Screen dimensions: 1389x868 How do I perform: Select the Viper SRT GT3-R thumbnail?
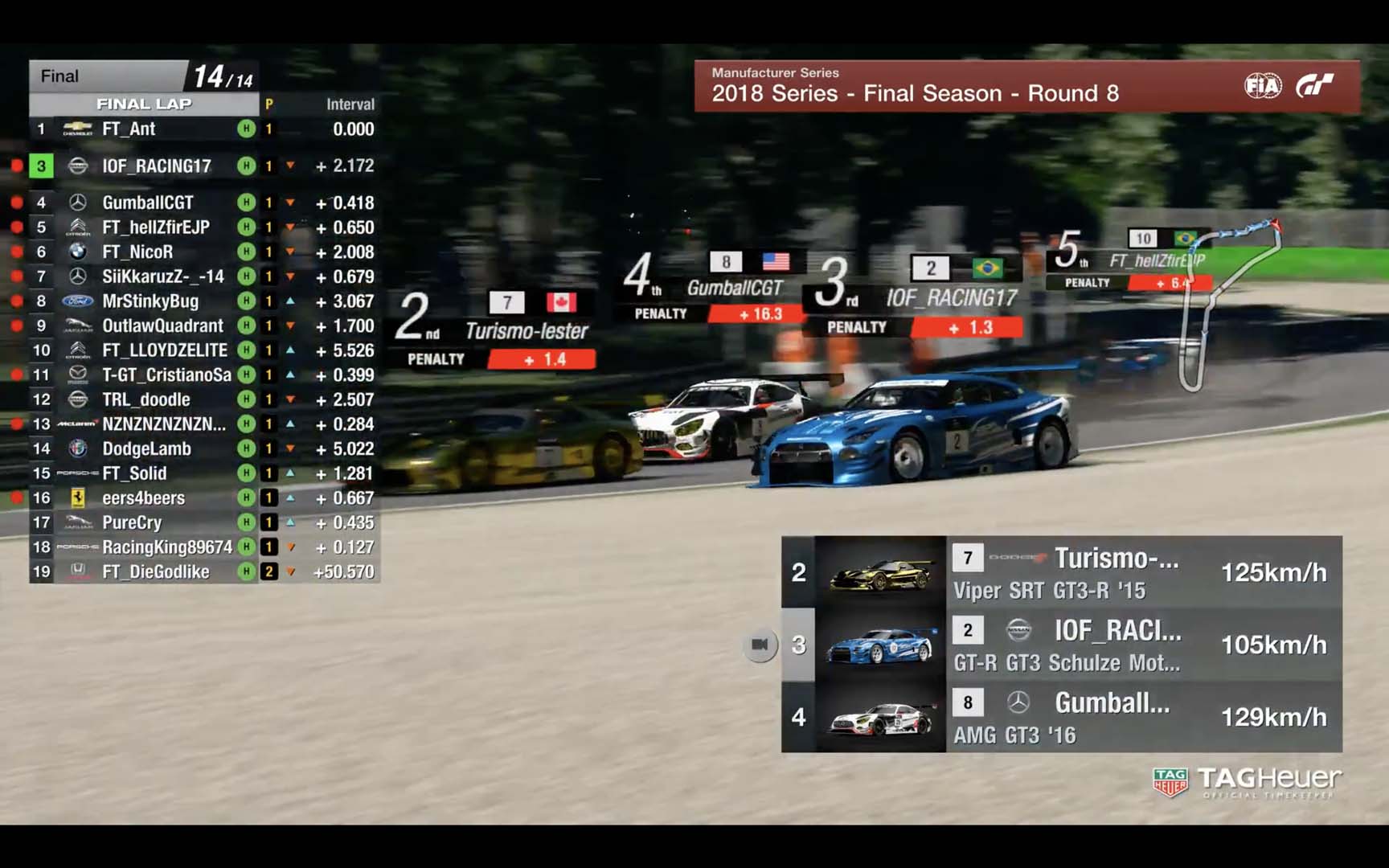[881, 572]
